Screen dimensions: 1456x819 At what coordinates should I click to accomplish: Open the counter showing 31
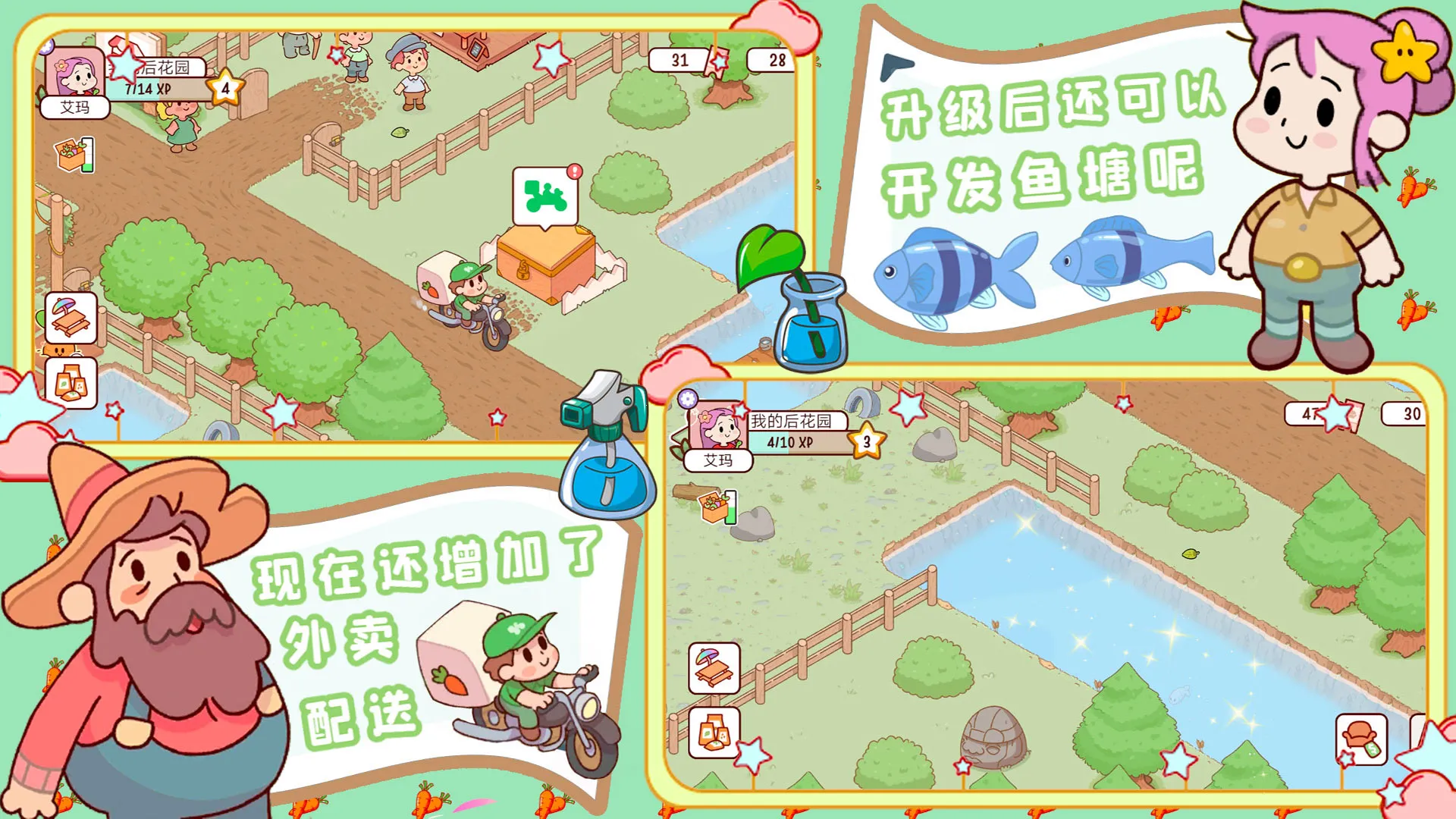679,61
